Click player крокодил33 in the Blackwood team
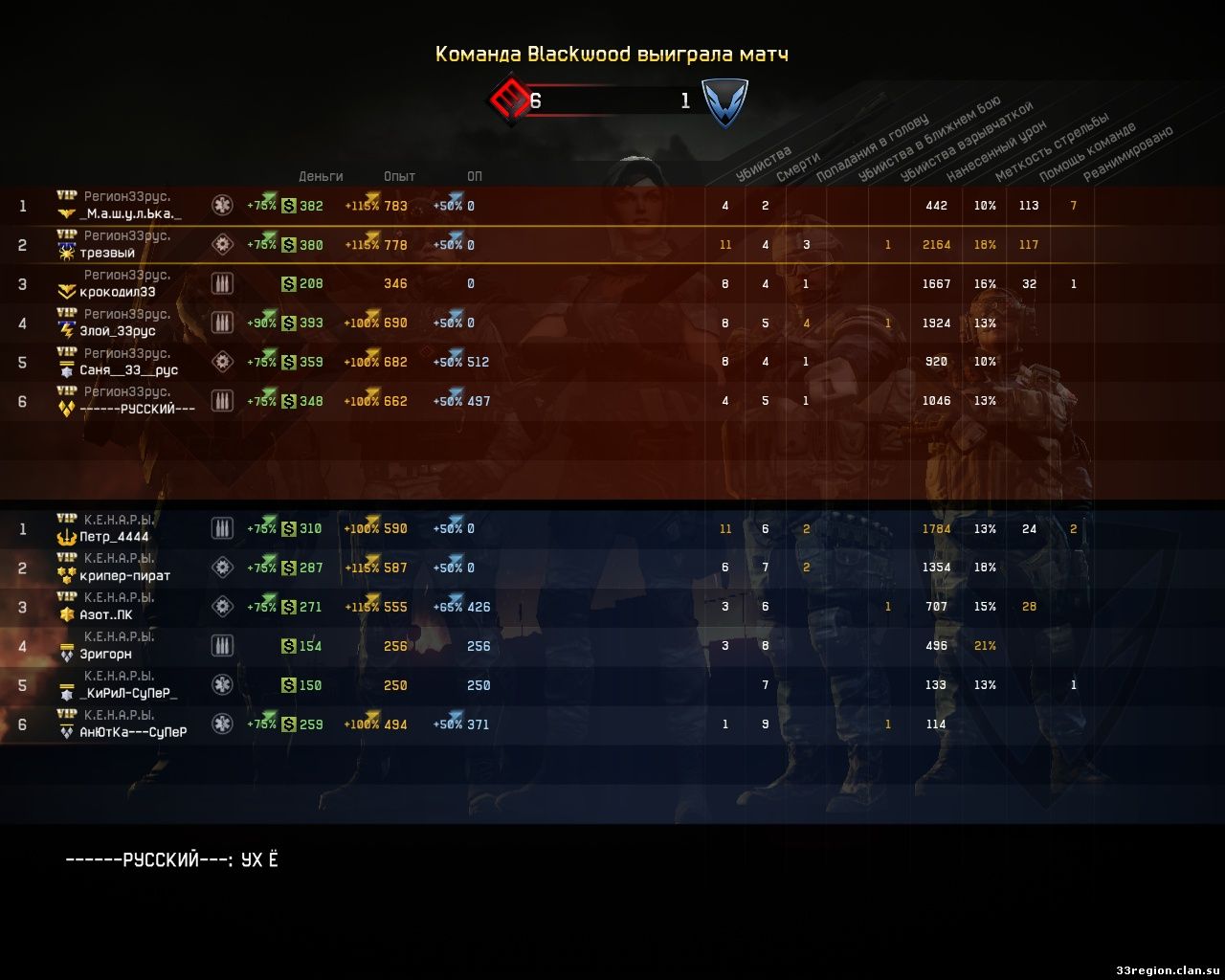 (118, 292)
